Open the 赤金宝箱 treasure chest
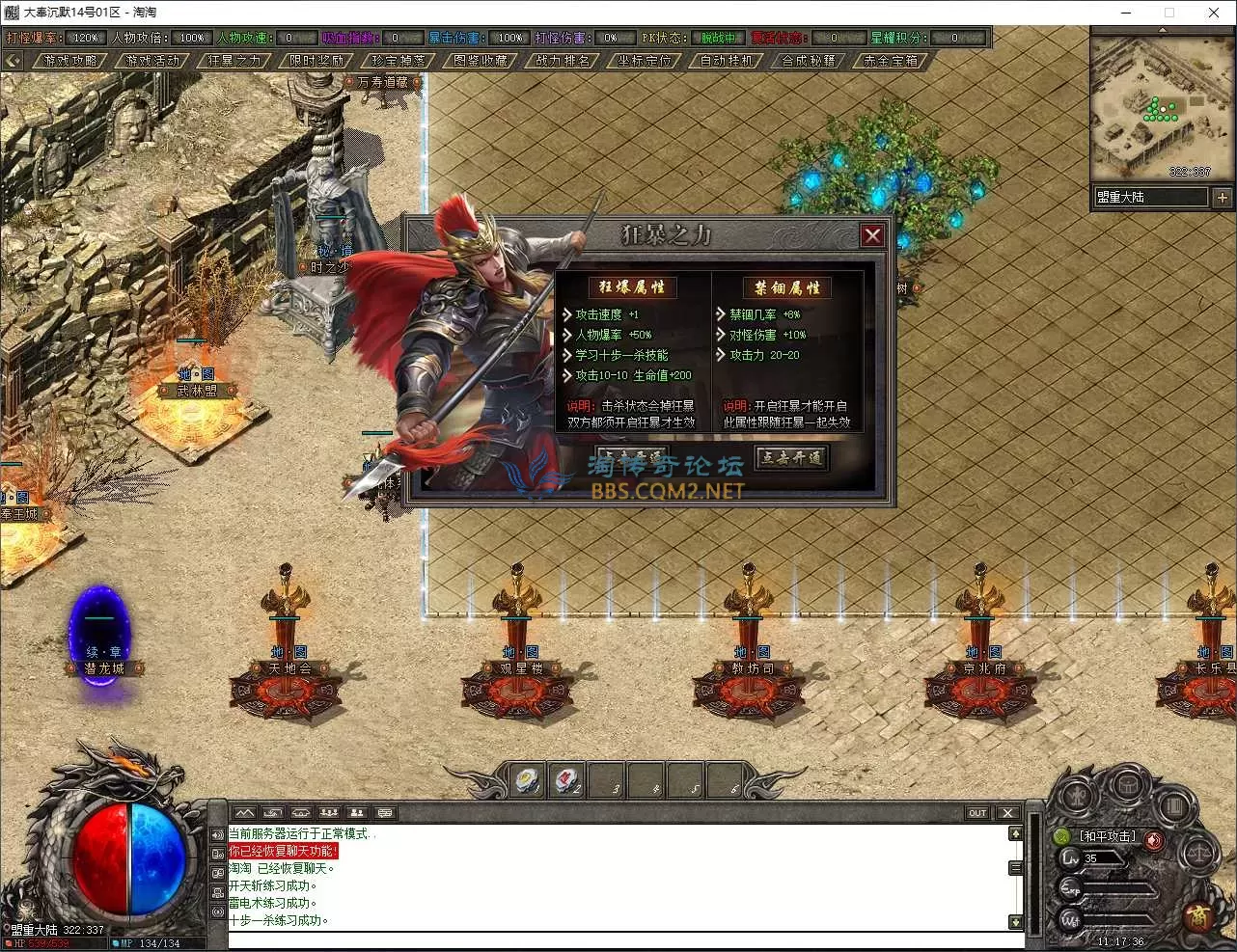 click(x=891, y=60)
